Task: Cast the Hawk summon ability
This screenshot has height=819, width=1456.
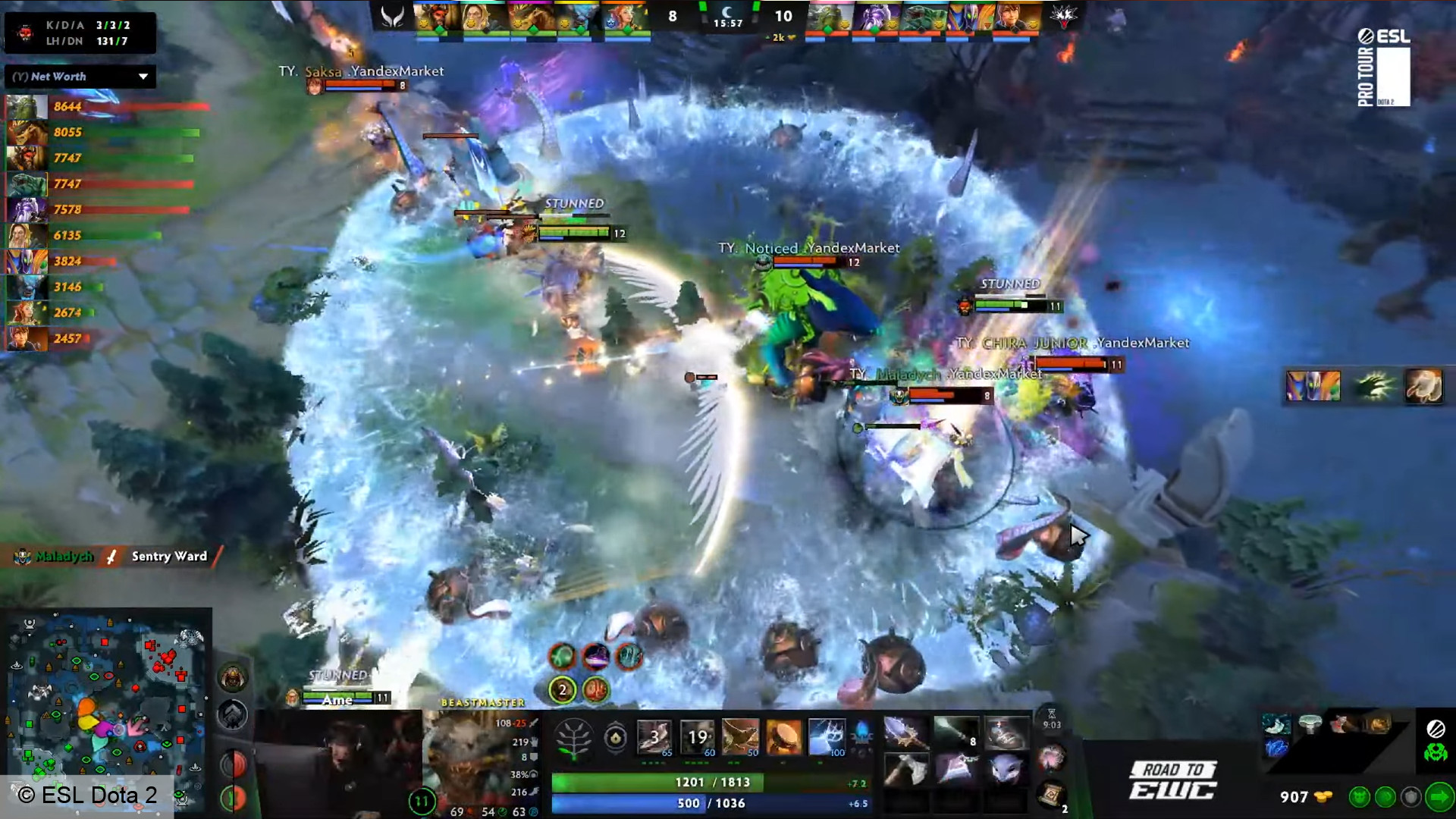Action: (x=739, y=736)
